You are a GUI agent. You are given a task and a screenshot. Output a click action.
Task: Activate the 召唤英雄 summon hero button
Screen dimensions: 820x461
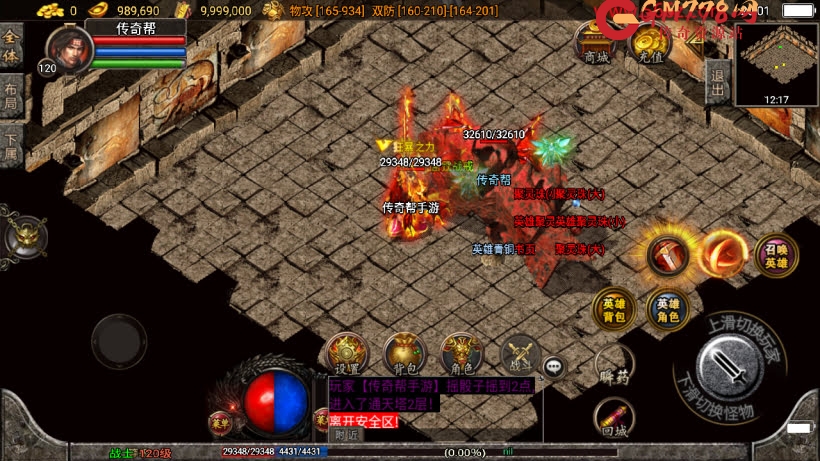click(x=776, y=256)
